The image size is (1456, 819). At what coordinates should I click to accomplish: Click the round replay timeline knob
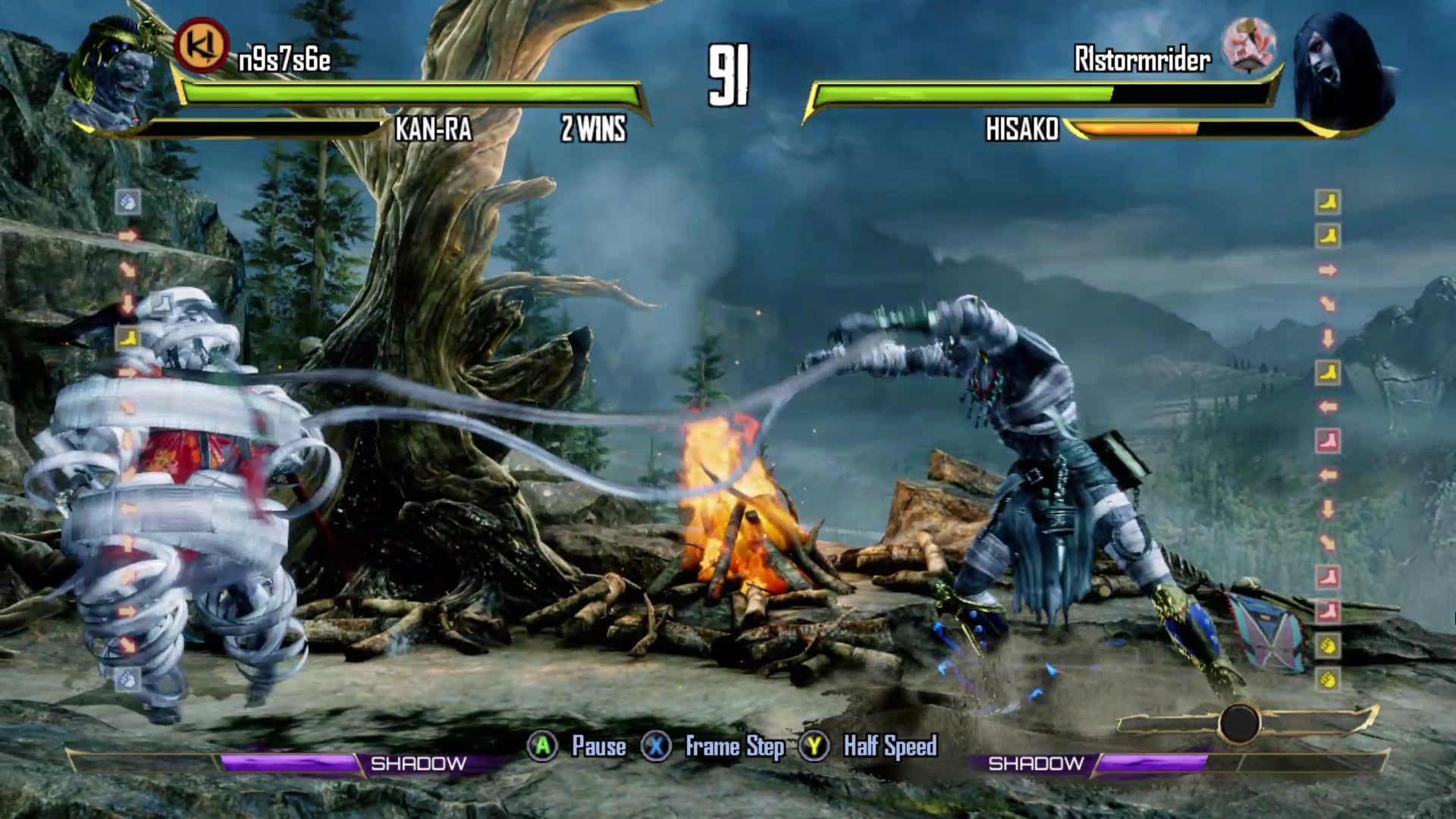coord(1238,723)
